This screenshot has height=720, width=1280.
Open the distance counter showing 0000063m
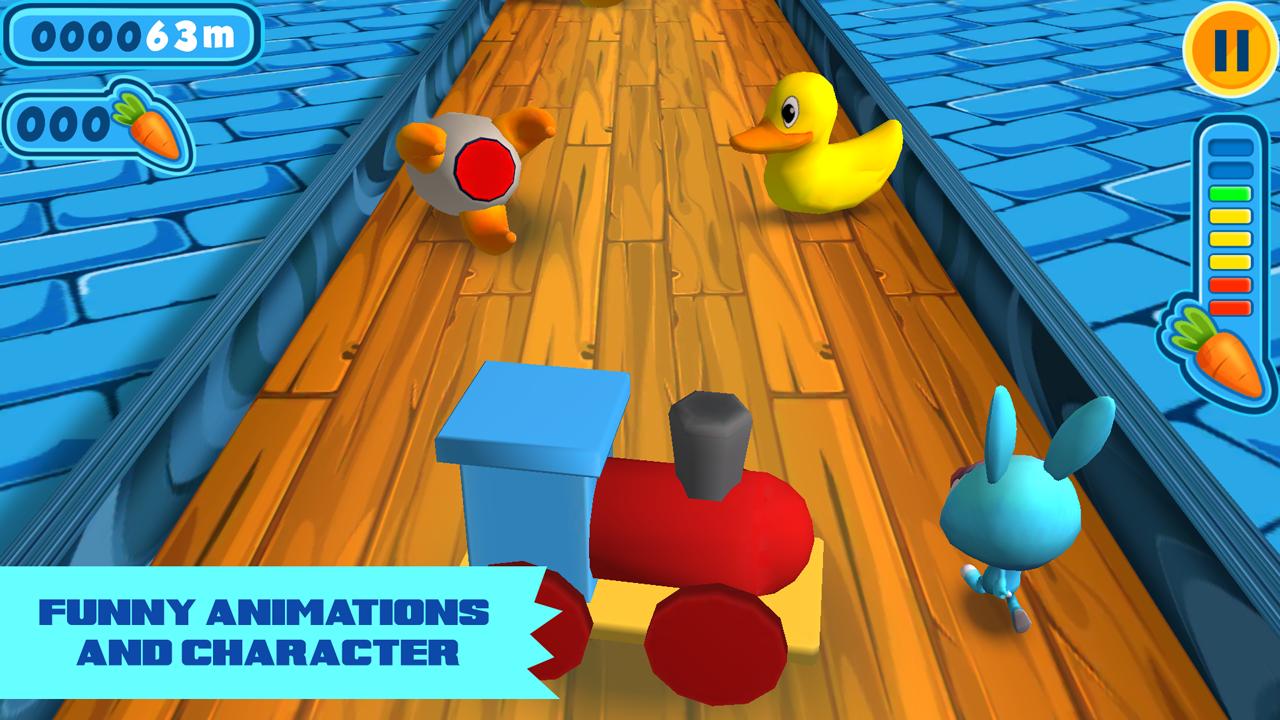click(x=130, y=38)
